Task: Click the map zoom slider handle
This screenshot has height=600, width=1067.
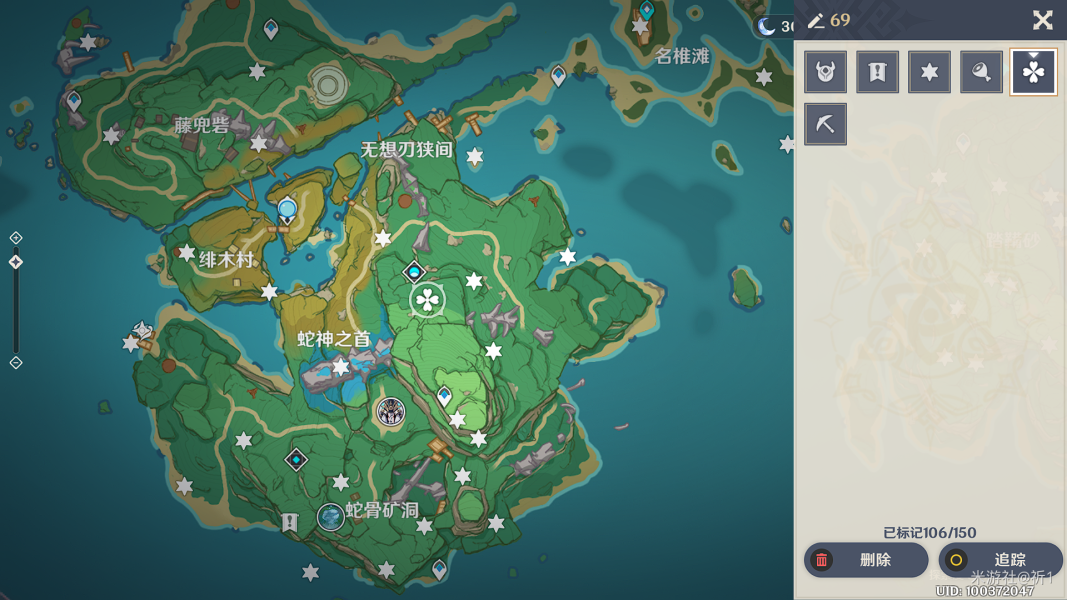Action: coord(16,262)
